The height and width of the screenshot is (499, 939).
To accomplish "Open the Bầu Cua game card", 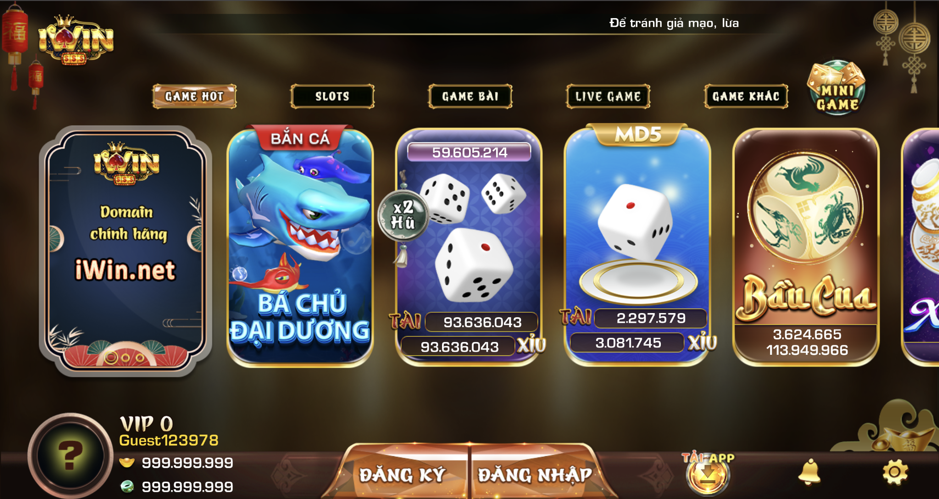I will point(806,245).
